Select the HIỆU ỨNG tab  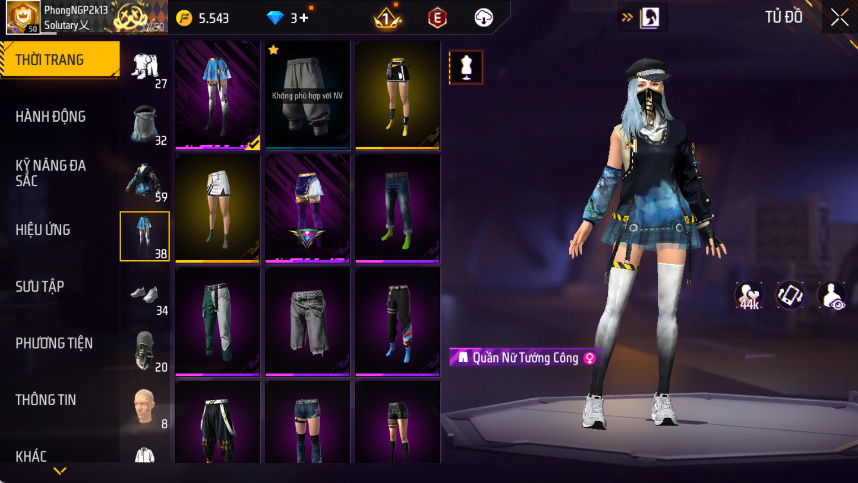[43, 230]
